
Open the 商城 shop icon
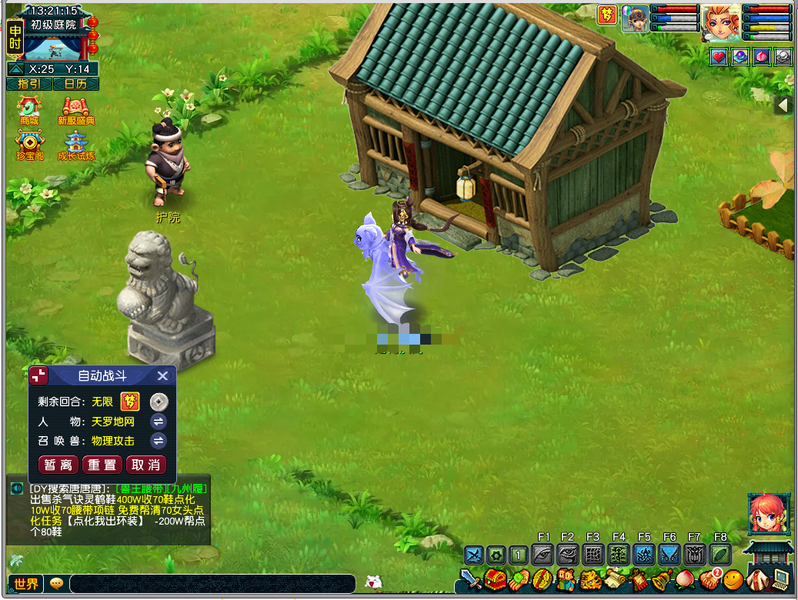pos(29,109)
